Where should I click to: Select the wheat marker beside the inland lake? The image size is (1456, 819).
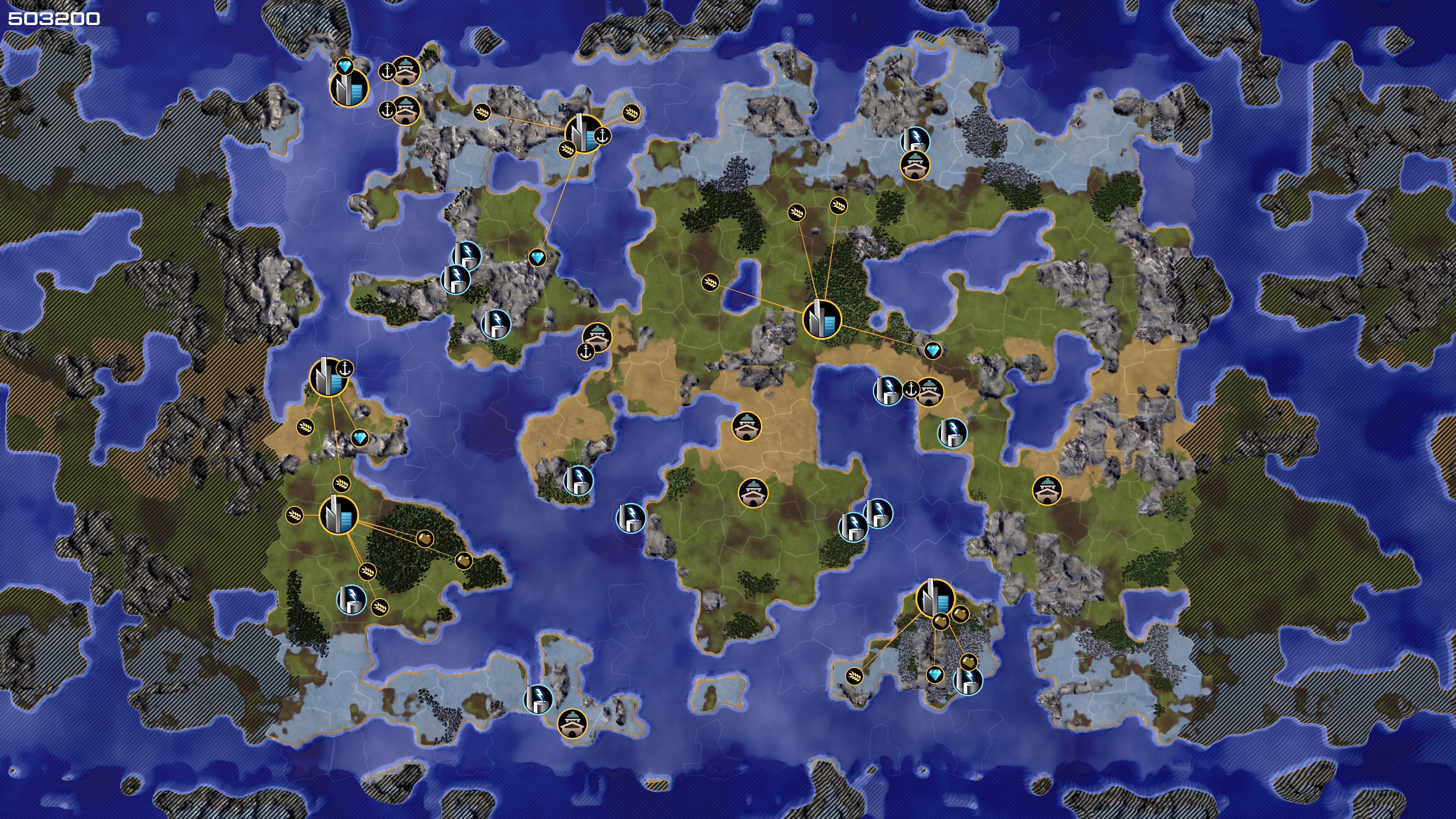pos(711,281)
